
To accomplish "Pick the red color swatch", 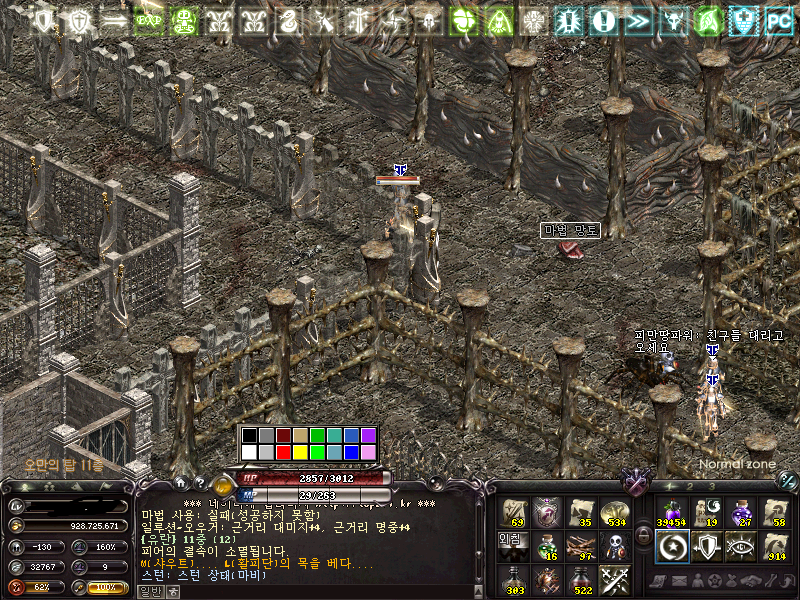I will coord(283,453).
